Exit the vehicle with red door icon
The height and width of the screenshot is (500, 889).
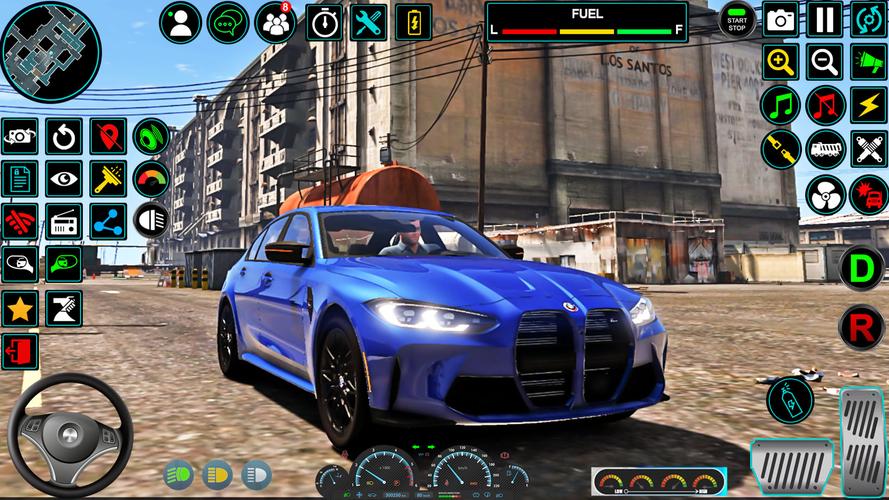20,351
